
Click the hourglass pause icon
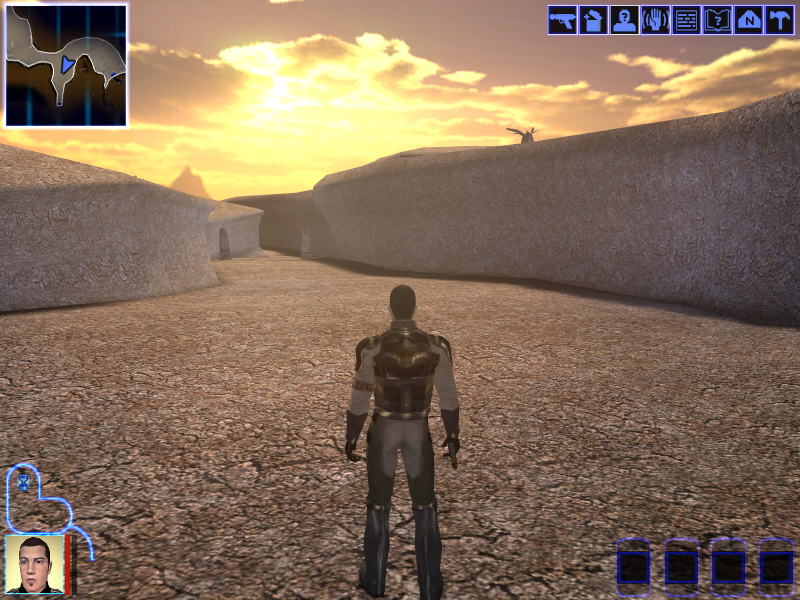23,482
